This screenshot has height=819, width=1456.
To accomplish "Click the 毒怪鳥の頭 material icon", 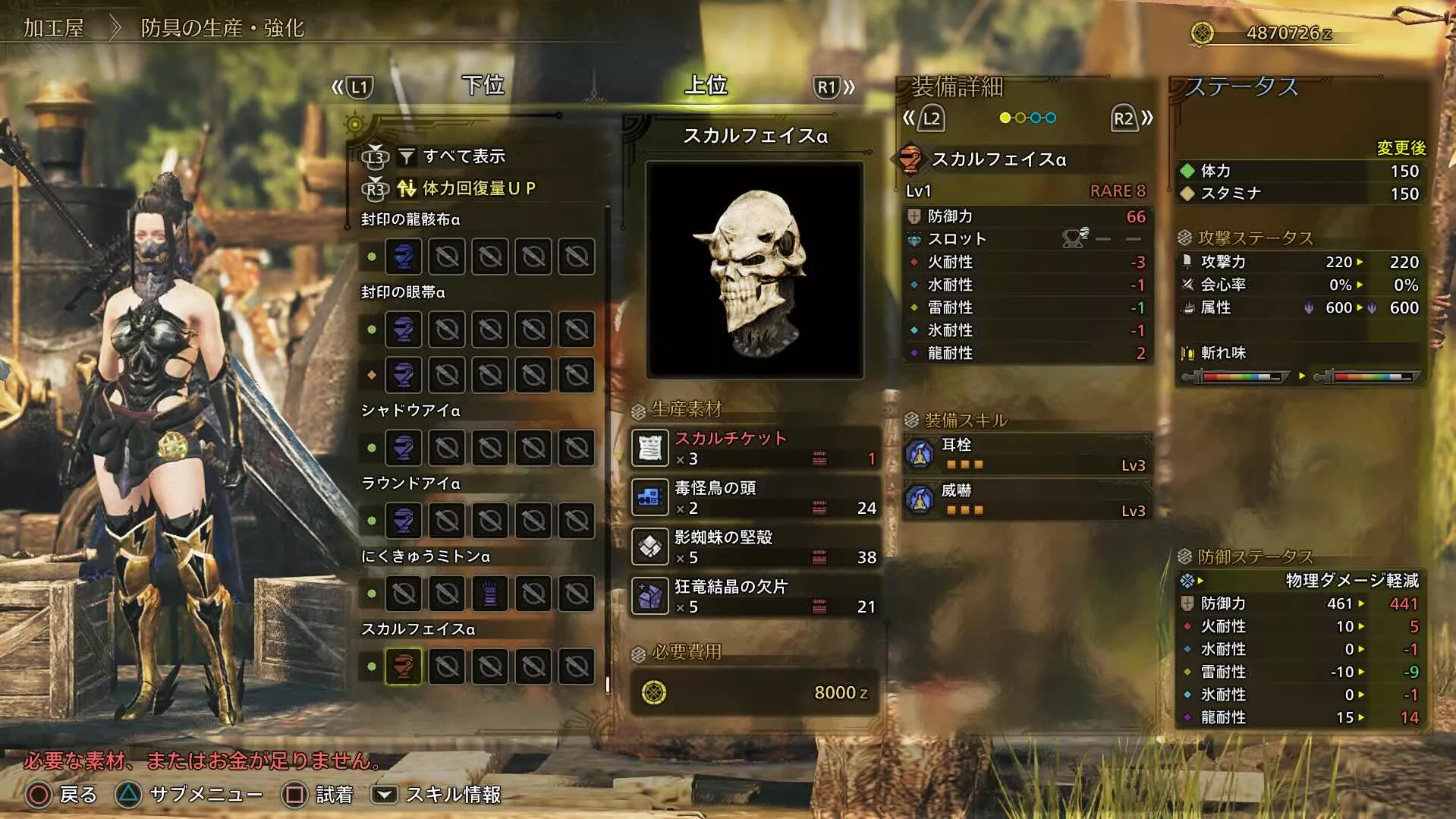I will [651, 498].
